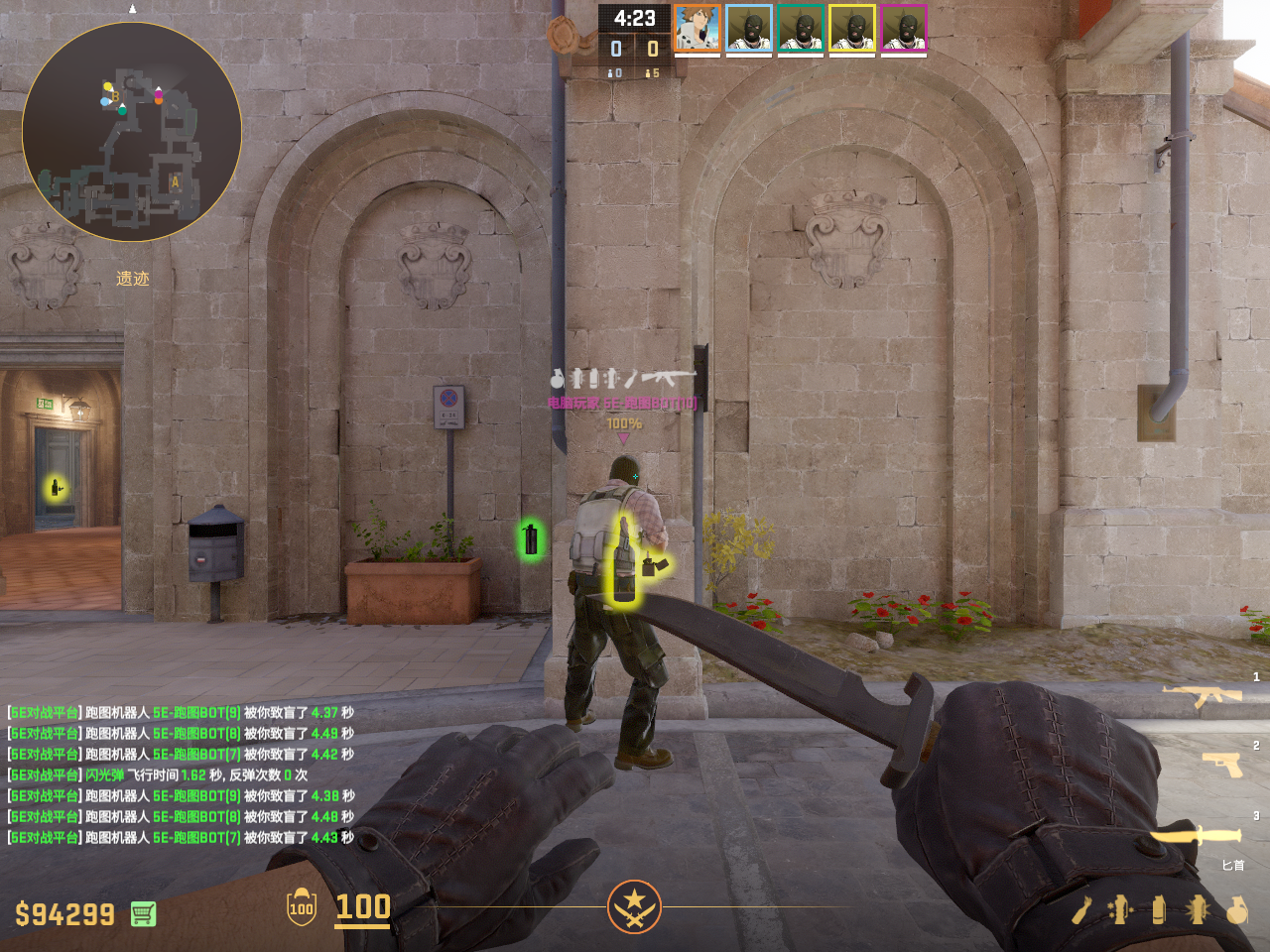Choose the smoke grenade icon

point(1159,909)
